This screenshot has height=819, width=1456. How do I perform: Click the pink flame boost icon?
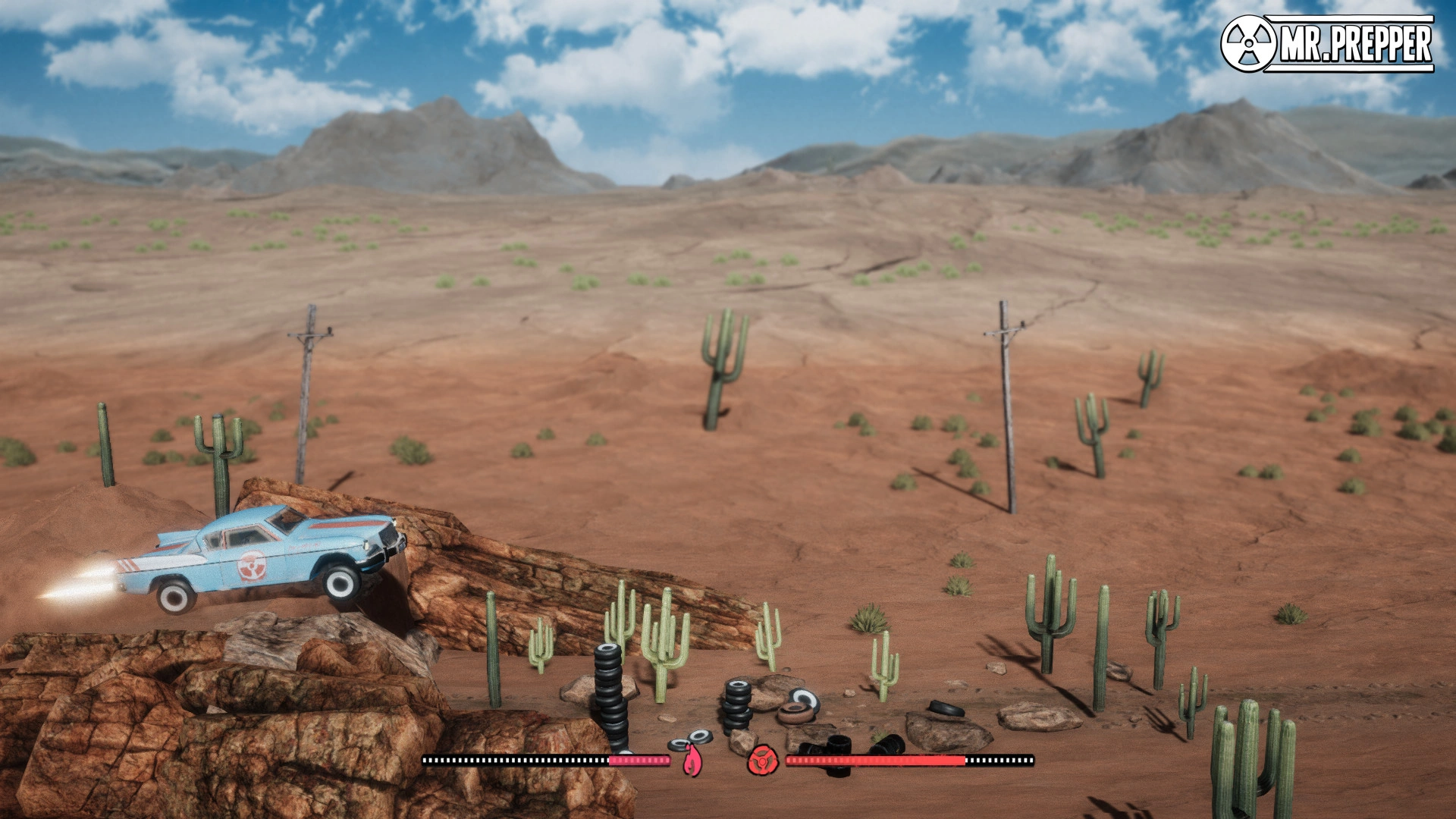pyautogui.click(x=691, y=761)
